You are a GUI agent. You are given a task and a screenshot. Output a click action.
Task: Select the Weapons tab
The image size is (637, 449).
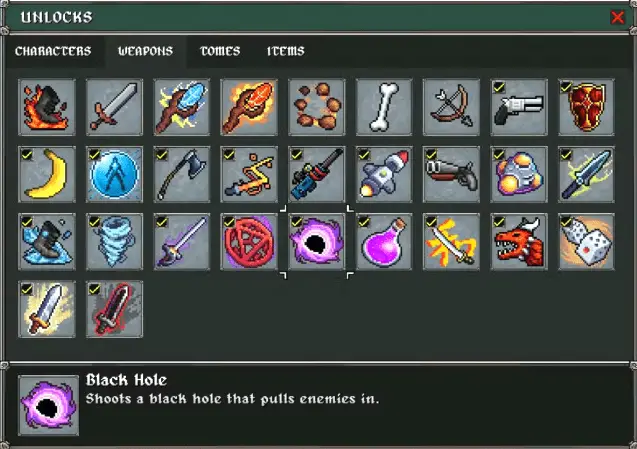tap(145, 51)
